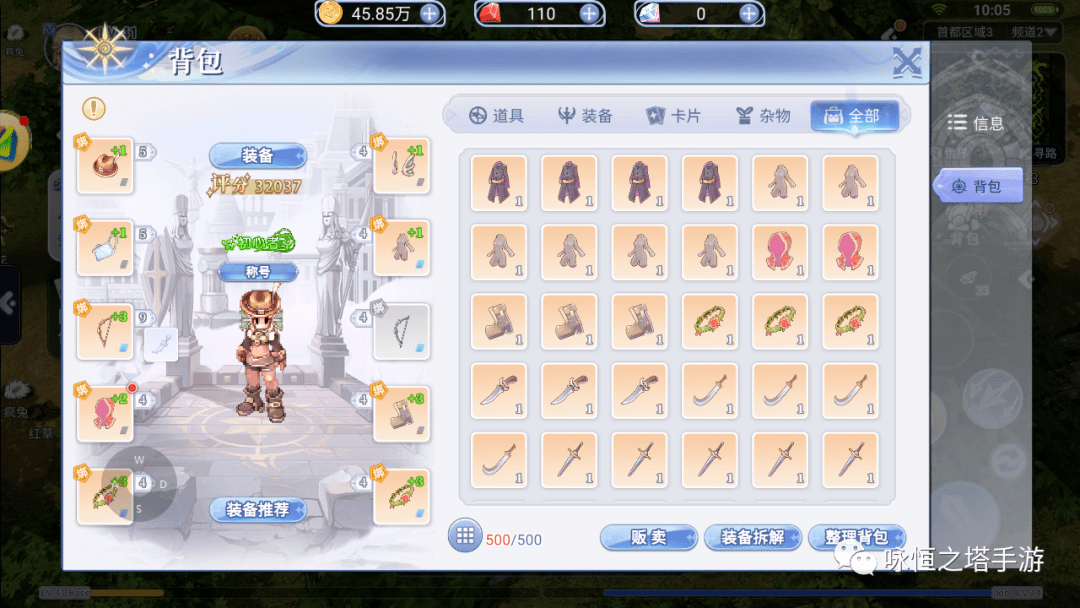Open 装备推荐 equipment recommendations
Viewport: 1080px width, 608px height.
(257, 510)
